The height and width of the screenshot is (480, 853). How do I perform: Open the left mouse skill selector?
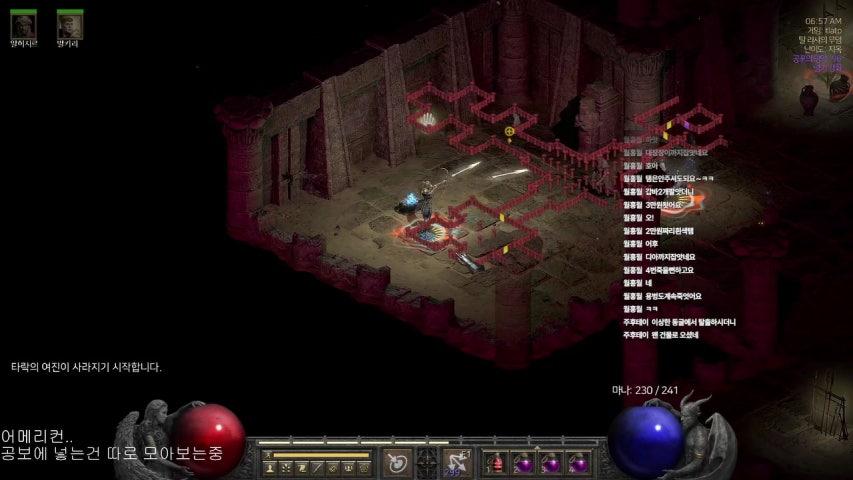397,463
